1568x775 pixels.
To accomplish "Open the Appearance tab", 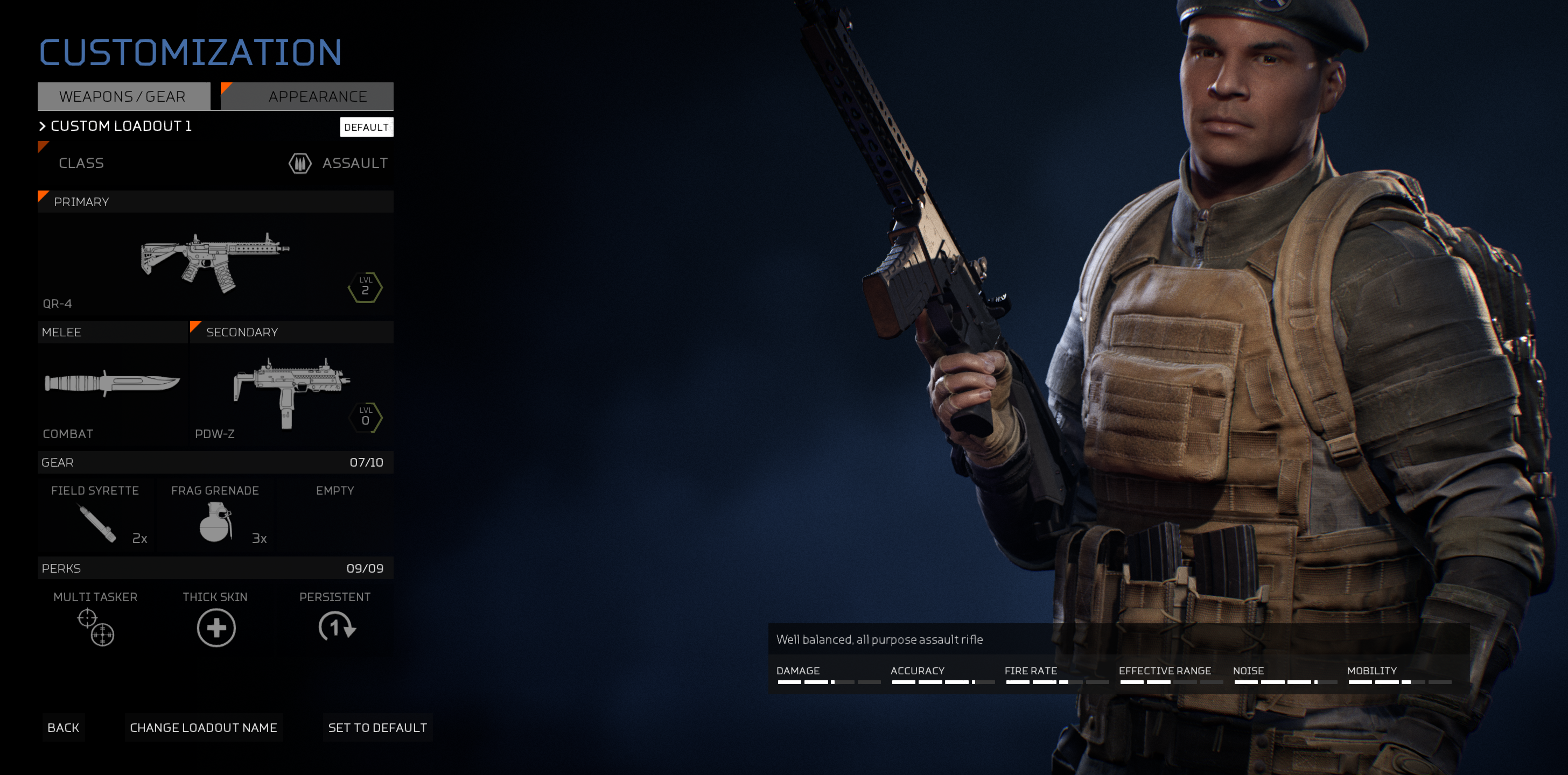I will point(317,96).
